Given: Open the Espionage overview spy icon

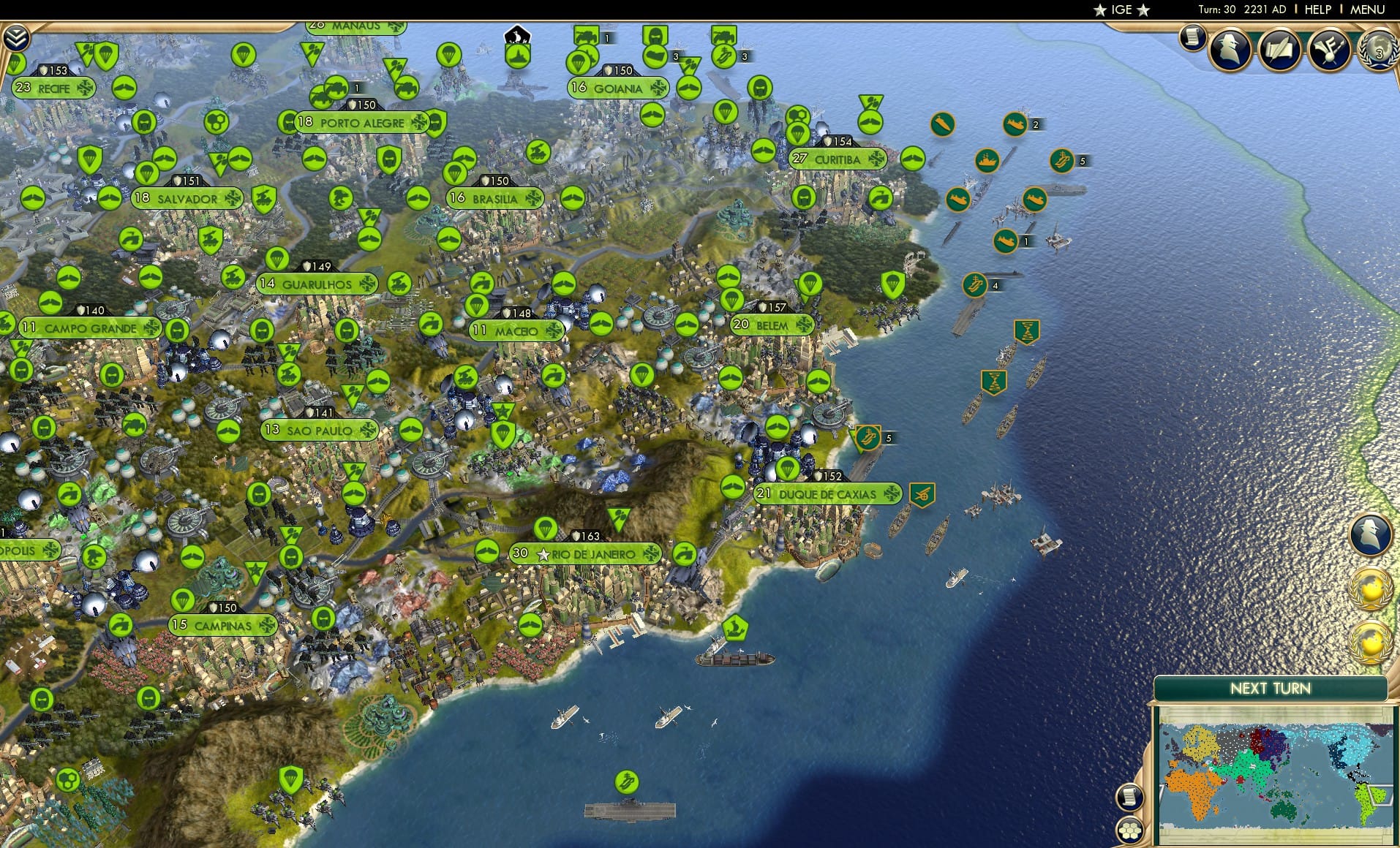Looking at the screenshot, I should tap(1232, 49).
